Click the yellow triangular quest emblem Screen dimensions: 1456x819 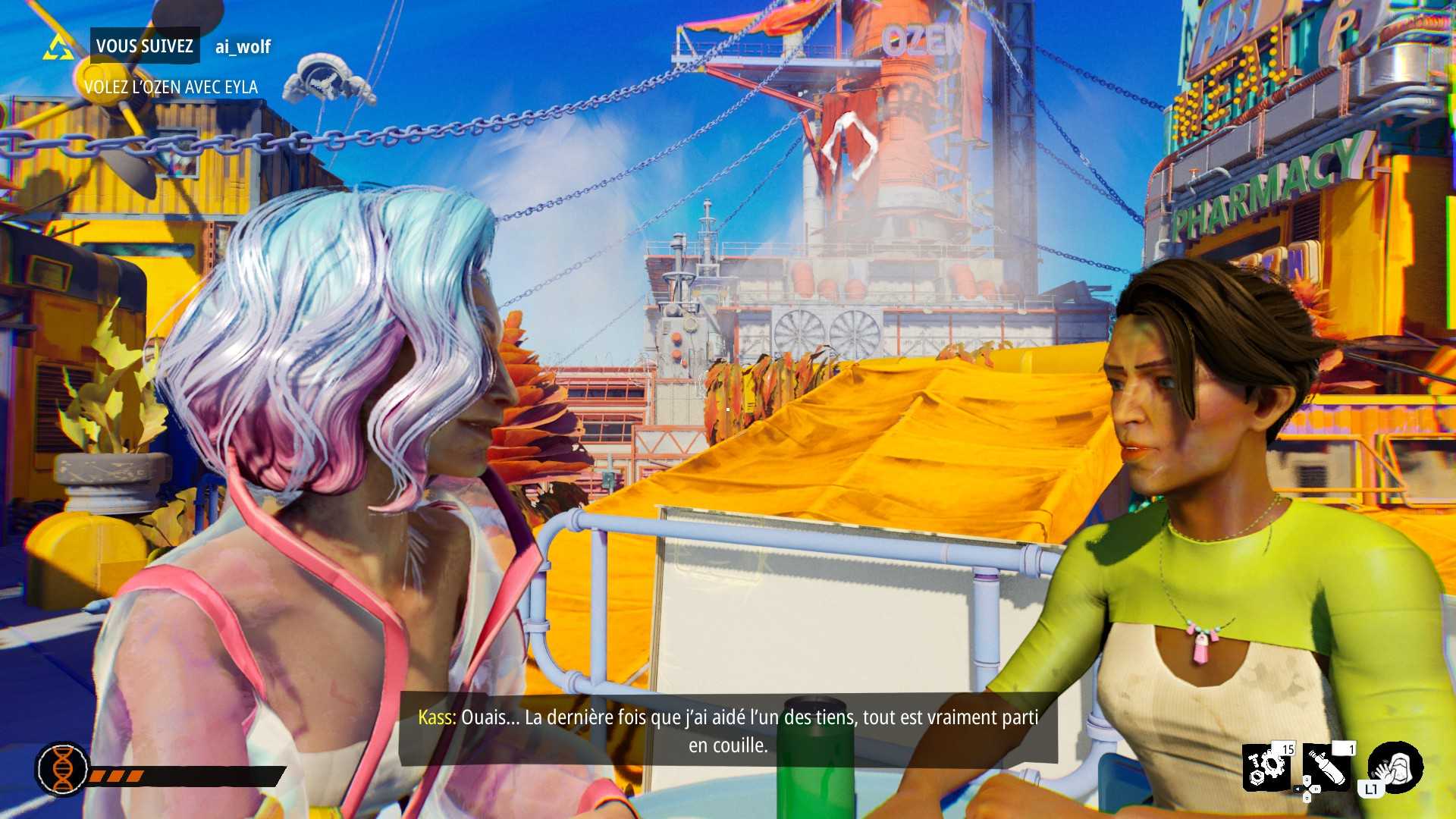[58, 47]
